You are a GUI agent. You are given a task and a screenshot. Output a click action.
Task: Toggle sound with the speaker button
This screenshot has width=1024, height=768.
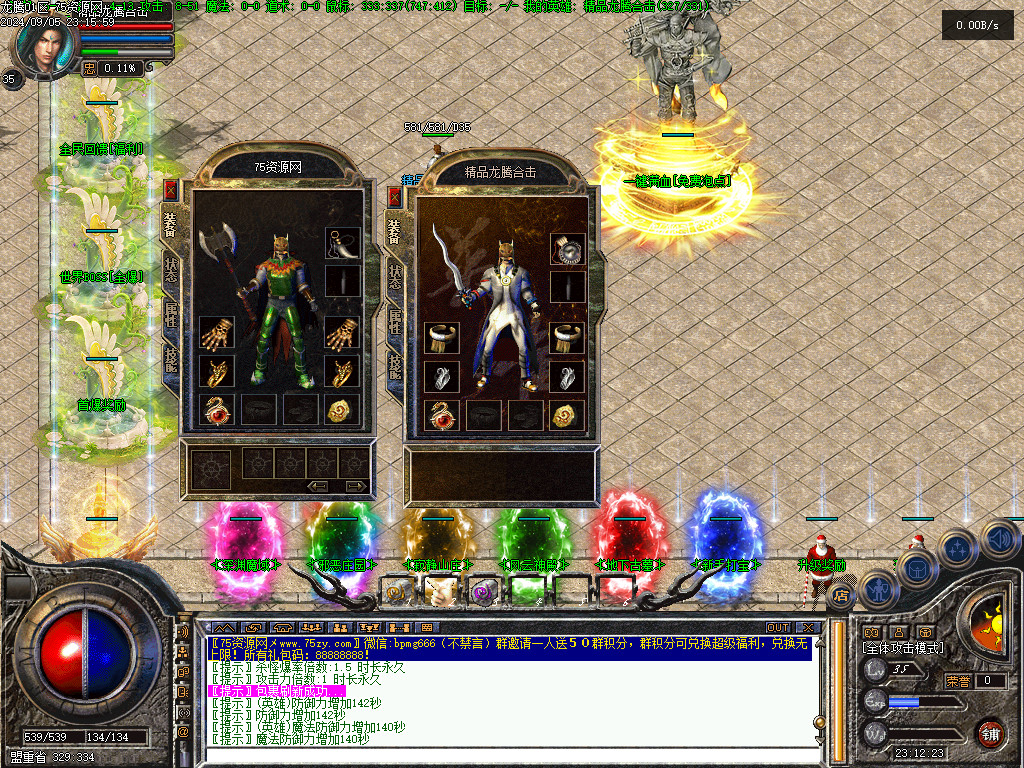999,540
